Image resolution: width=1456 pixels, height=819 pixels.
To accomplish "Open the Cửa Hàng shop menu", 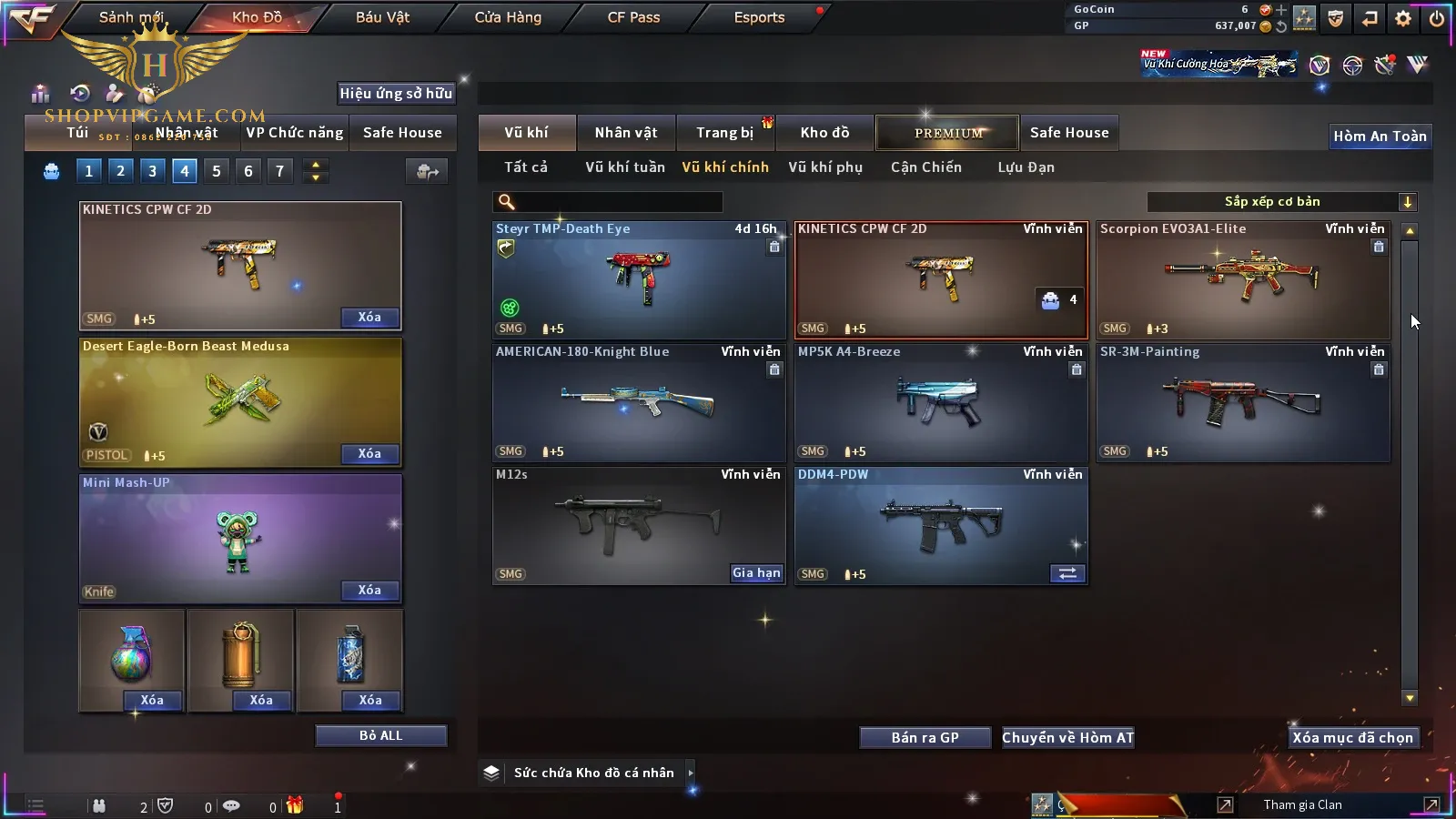I will coord(508,17).
